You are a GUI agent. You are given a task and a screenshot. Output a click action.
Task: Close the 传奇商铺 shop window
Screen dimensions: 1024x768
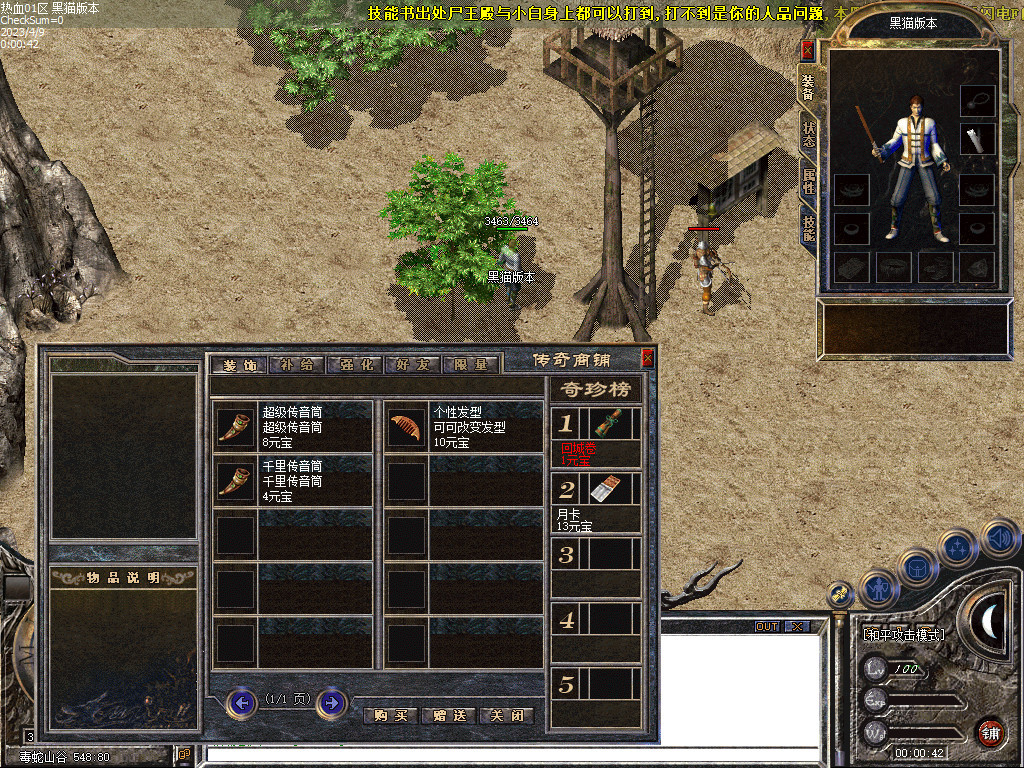coord(647,358)
